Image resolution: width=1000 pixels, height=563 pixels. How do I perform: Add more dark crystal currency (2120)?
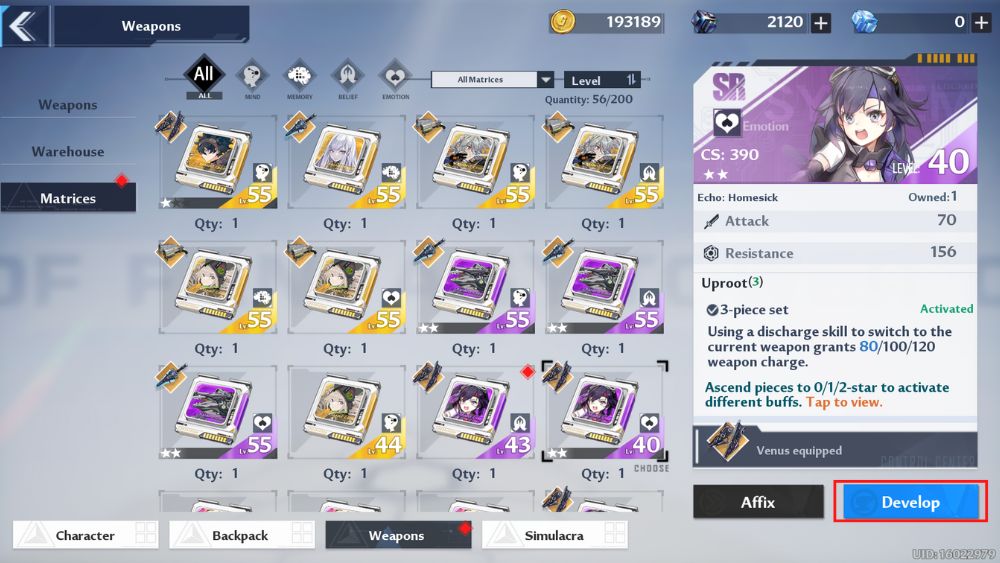click(821, 22)
